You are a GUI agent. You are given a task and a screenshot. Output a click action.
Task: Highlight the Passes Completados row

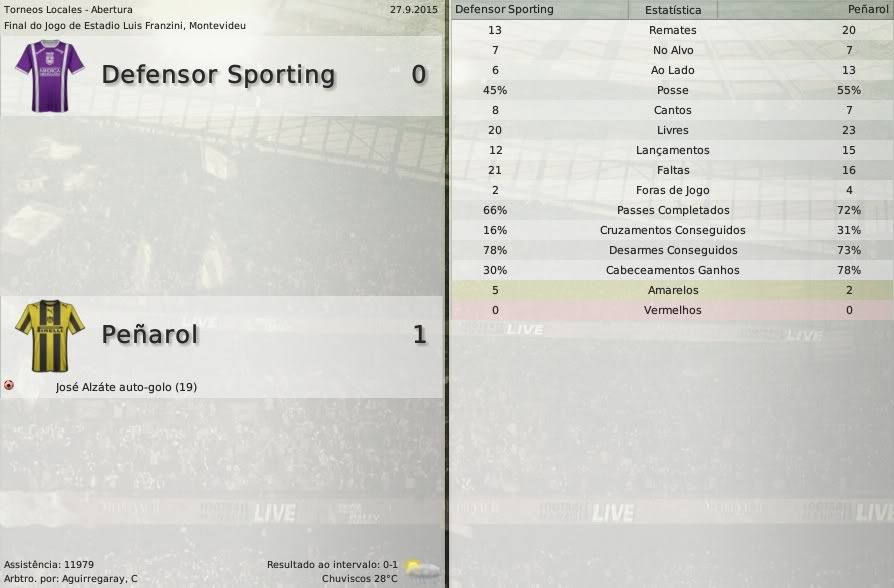coord(672,210)
